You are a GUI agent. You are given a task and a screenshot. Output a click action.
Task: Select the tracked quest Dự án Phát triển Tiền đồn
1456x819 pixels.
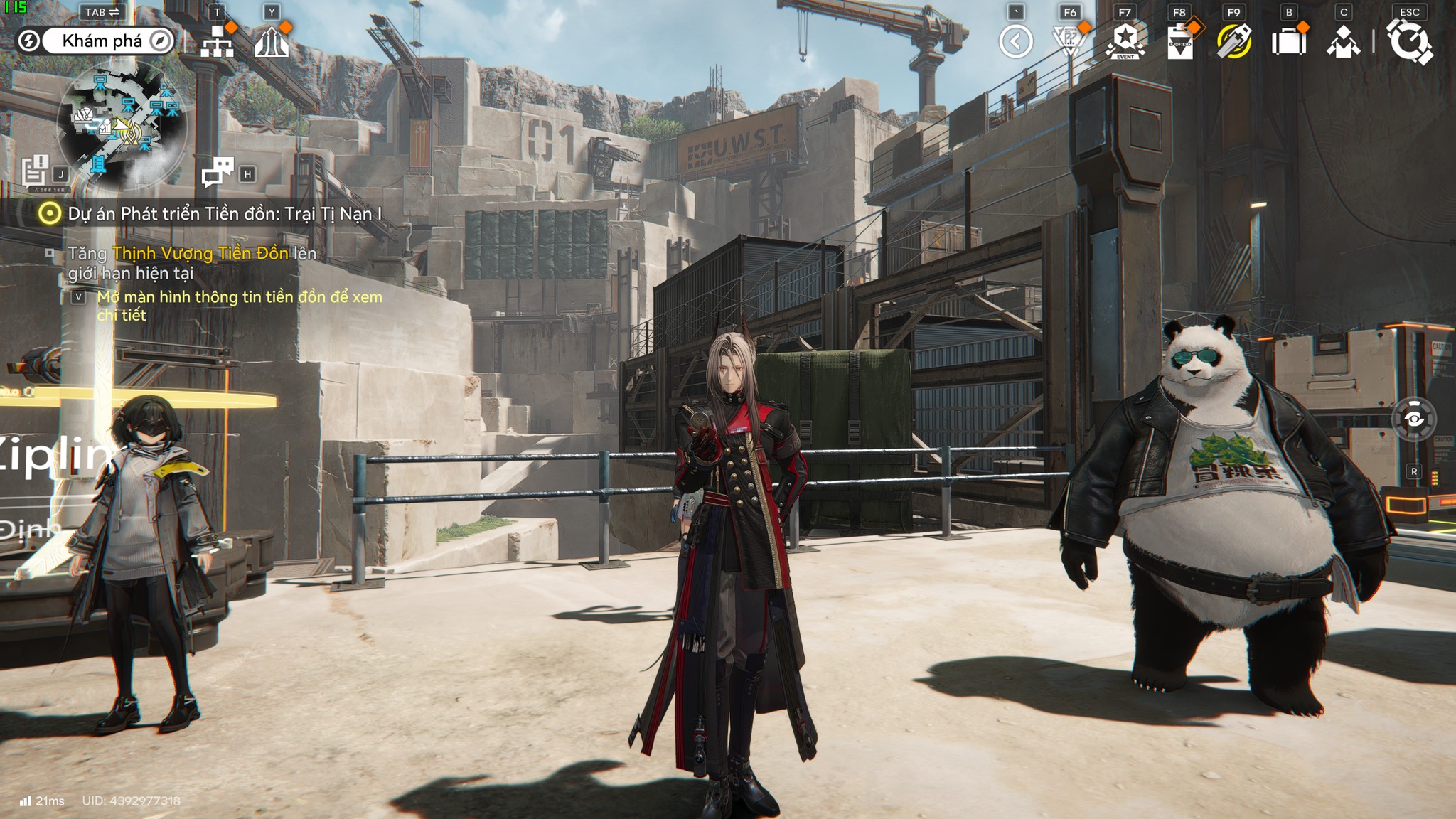pos(224,213)
